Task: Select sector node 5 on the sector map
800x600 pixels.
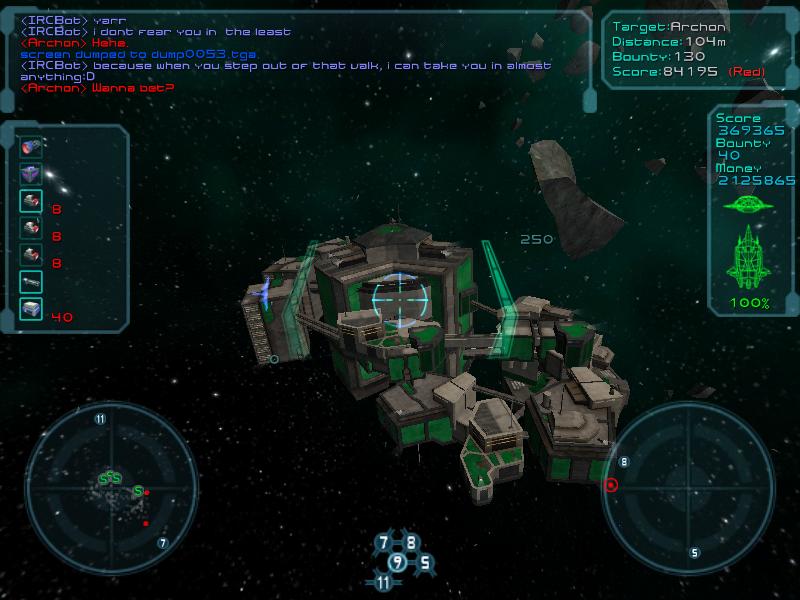Action: tap(424, 562)
